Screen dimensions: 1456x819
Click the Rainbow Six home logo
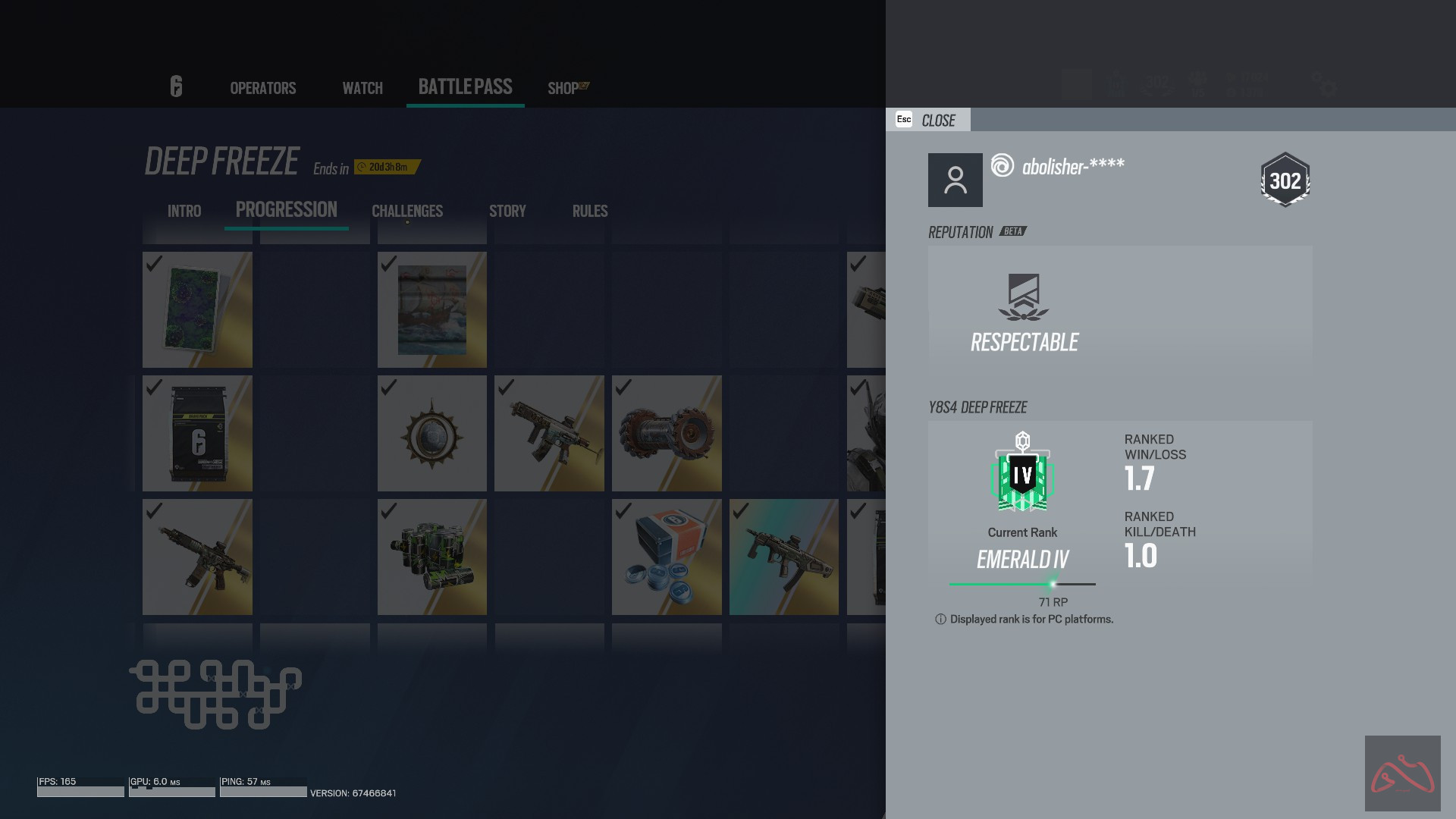click(176, 86)
